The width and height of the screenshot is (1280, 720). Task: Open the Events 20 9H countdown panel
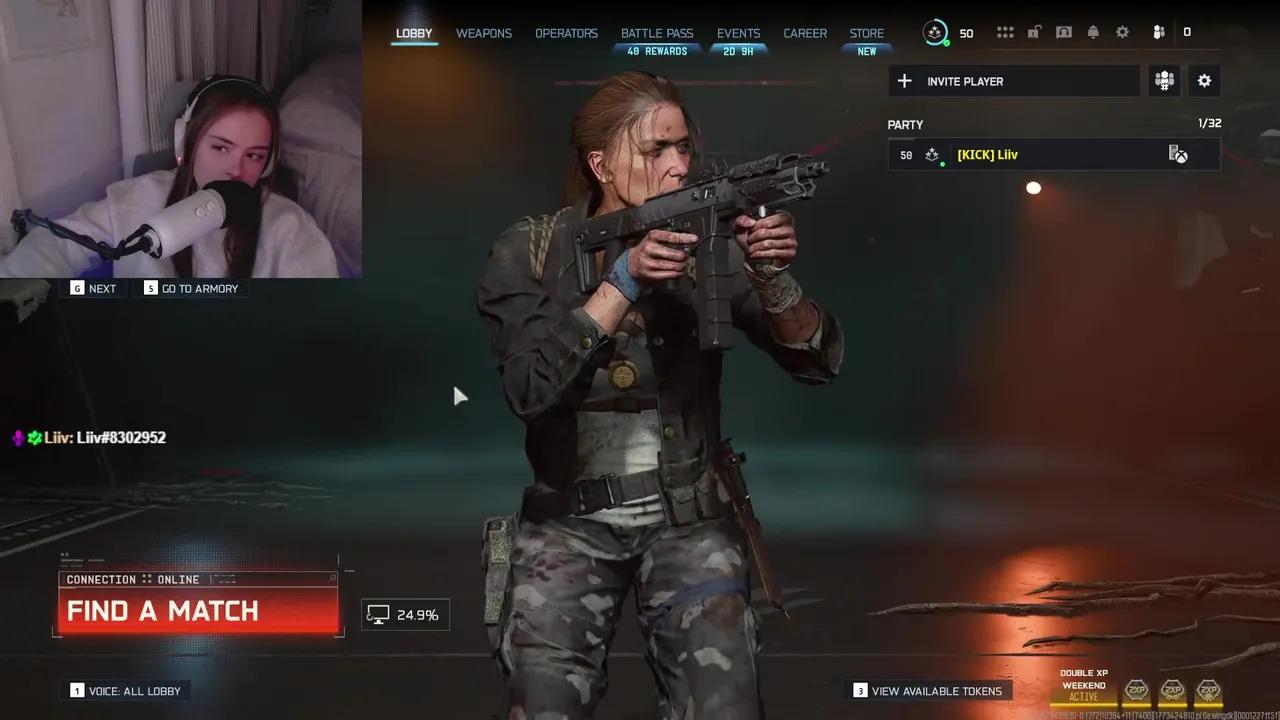738,50
